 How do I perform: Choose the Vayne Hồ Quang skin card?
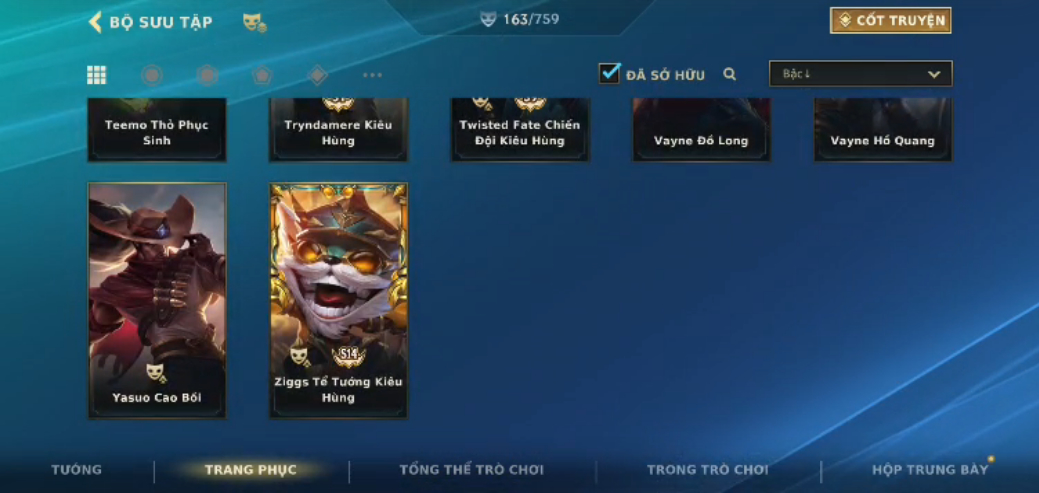[x=882, y=130]
